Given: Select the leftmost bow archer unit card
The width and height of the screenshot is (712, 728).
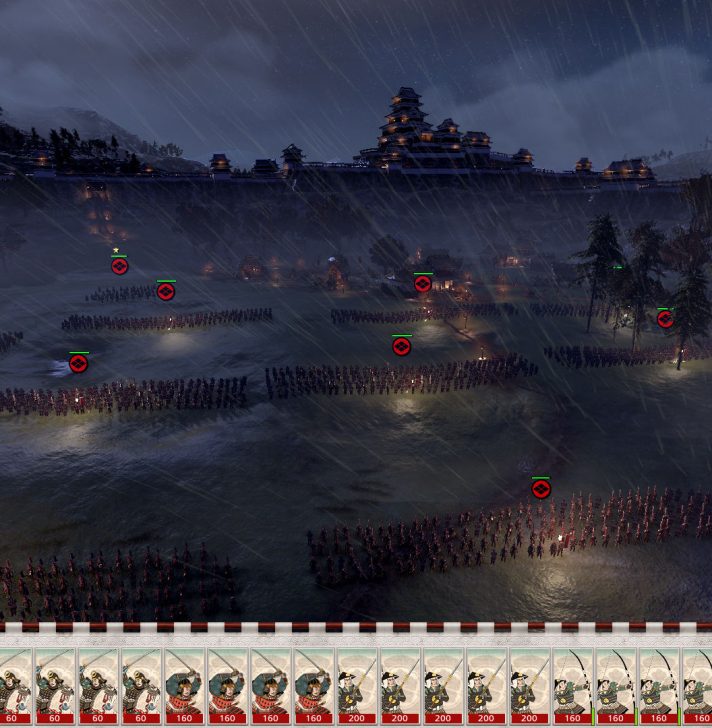Looking at the screenshot, I should click(x=572, y=685).
